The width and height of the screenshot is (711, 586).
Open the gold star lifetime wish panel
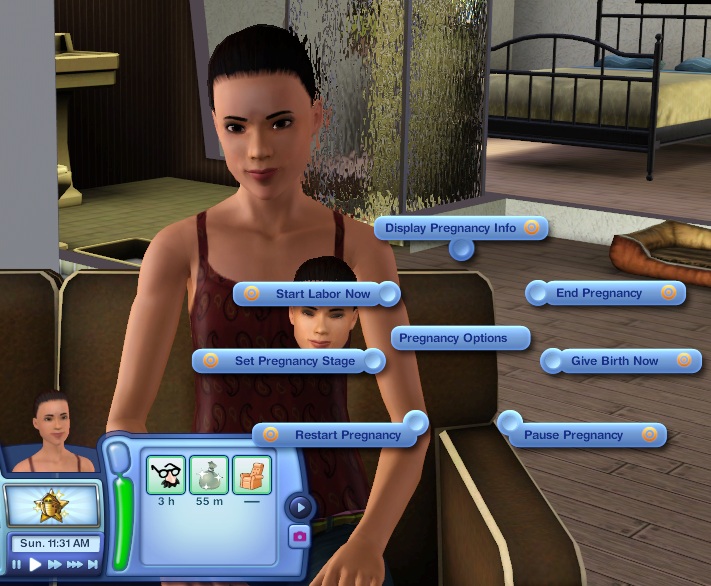click(52, 504)
